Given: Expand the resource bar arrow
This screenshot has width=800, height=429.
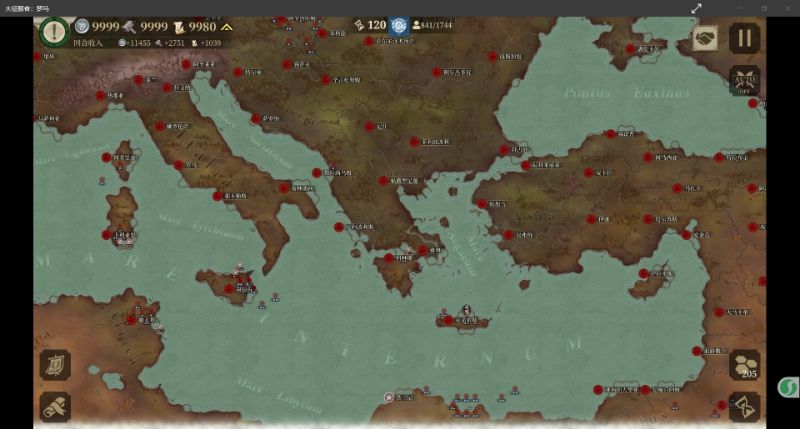Looking at the screenshot, I should tap(228, 26).
